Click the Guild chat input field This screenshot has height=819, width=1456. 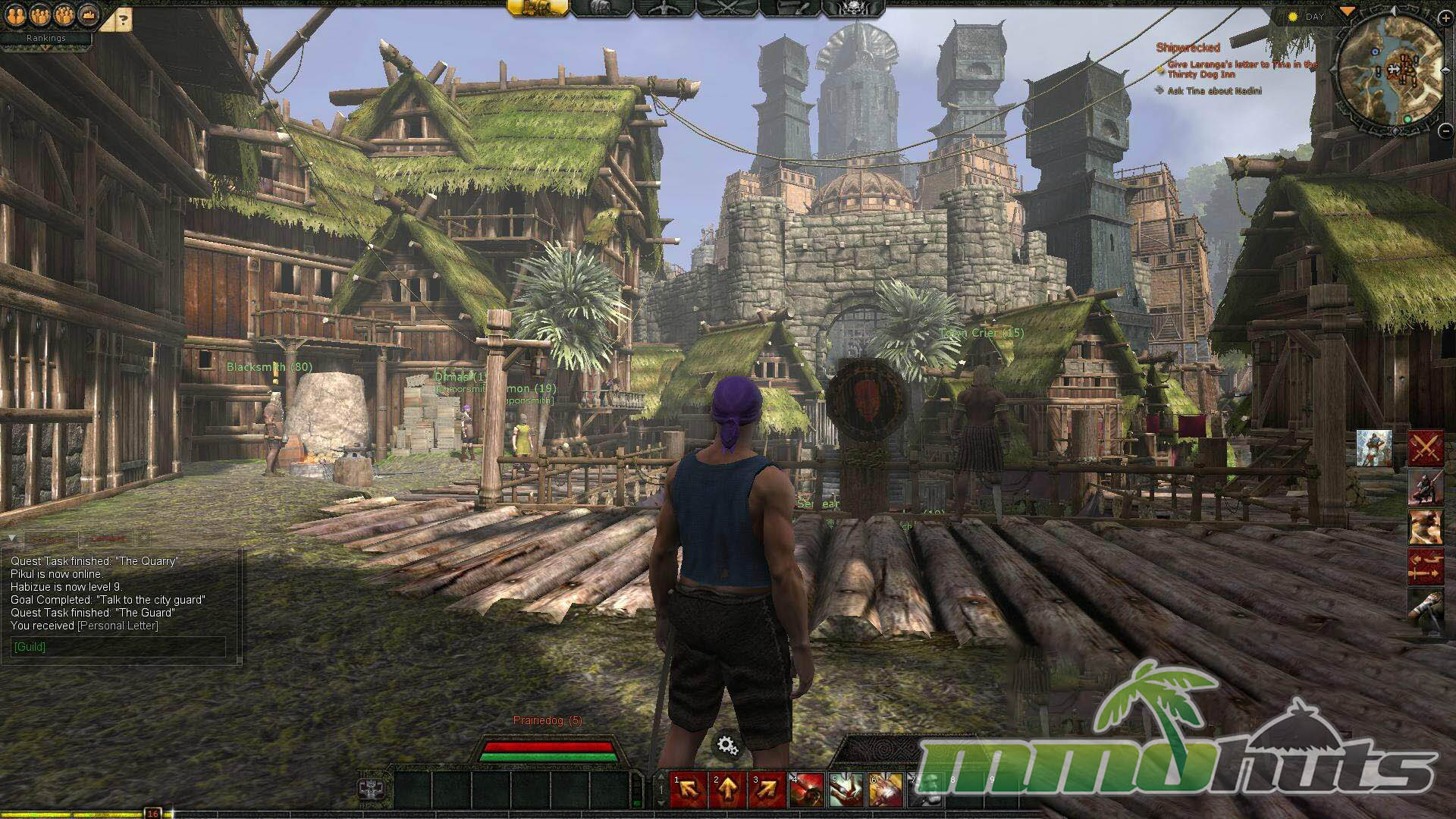[118, 647]
